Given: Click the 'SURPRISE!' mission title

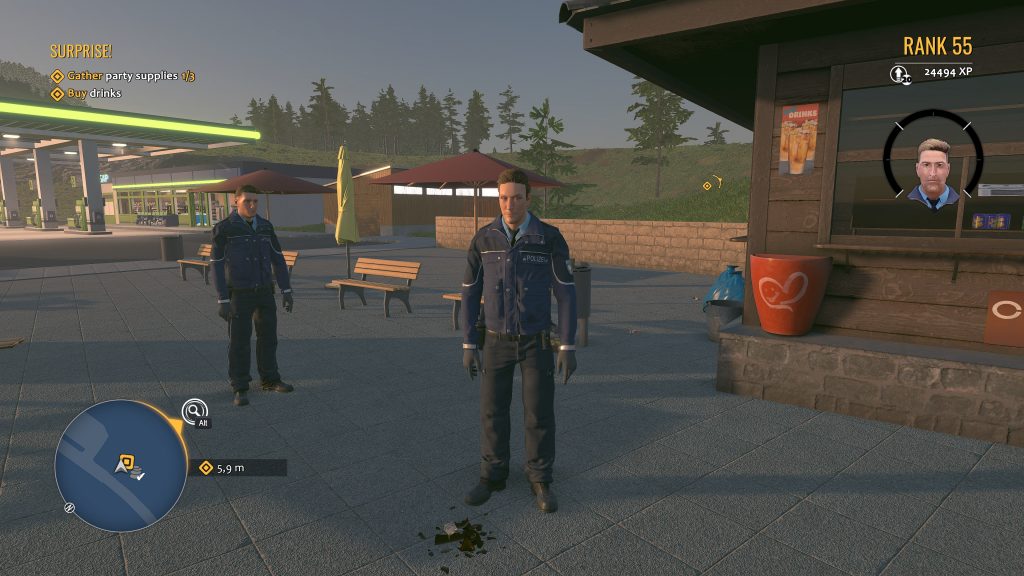Looking at the screenshot, I should 81,51.
